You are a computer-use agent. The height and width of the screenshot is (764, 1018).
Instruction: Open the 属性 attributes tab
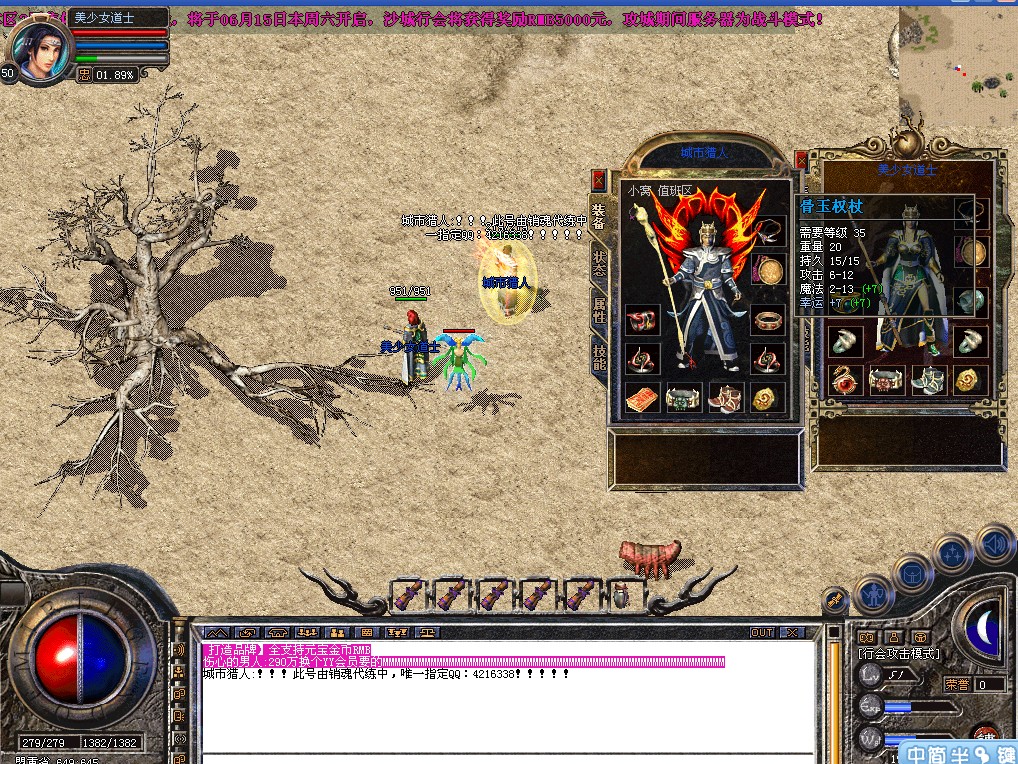point(599,310)
